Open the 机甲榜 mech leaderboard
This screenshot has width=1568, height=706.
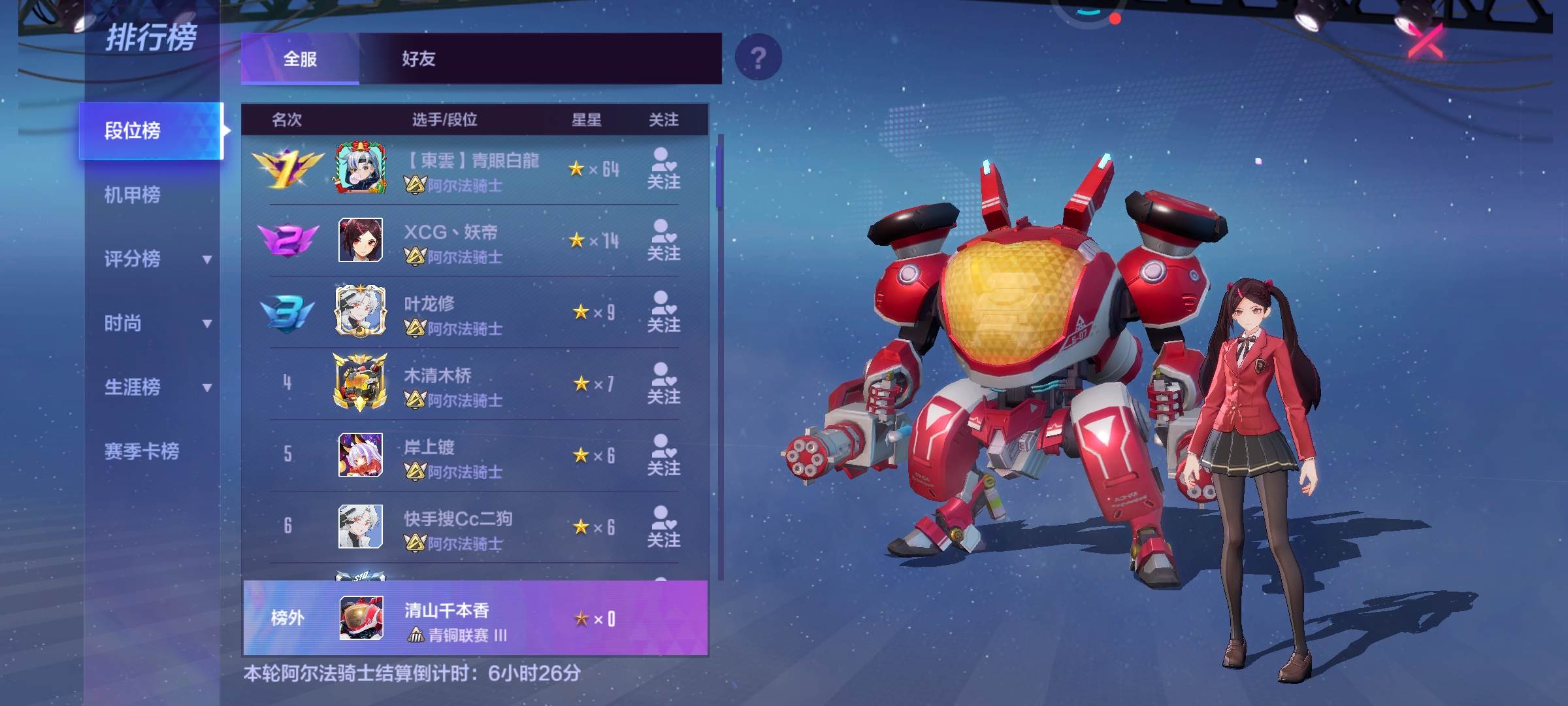point(133,195)
